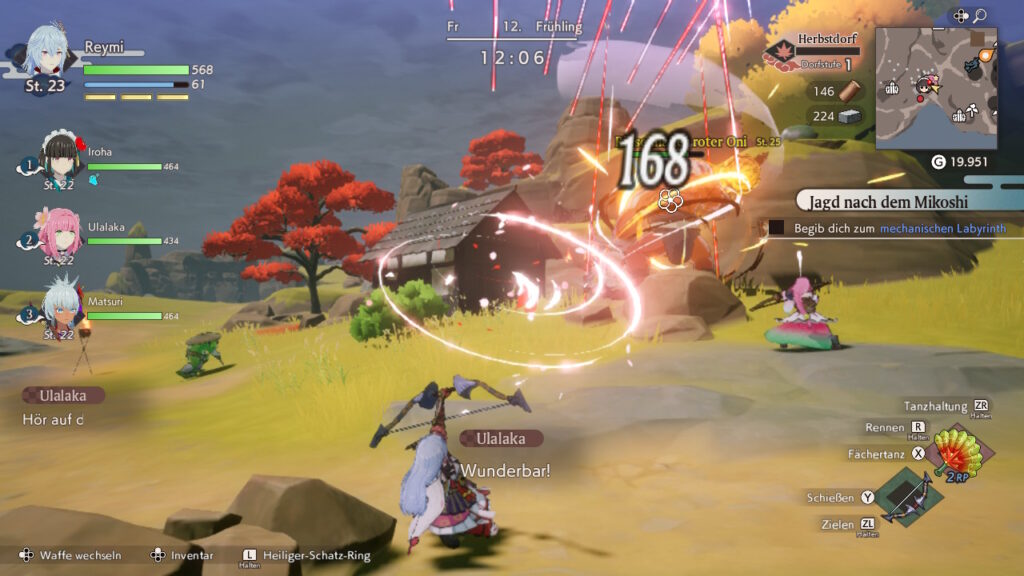Pick Matsuri's party portrait

[x=62, y=306]
